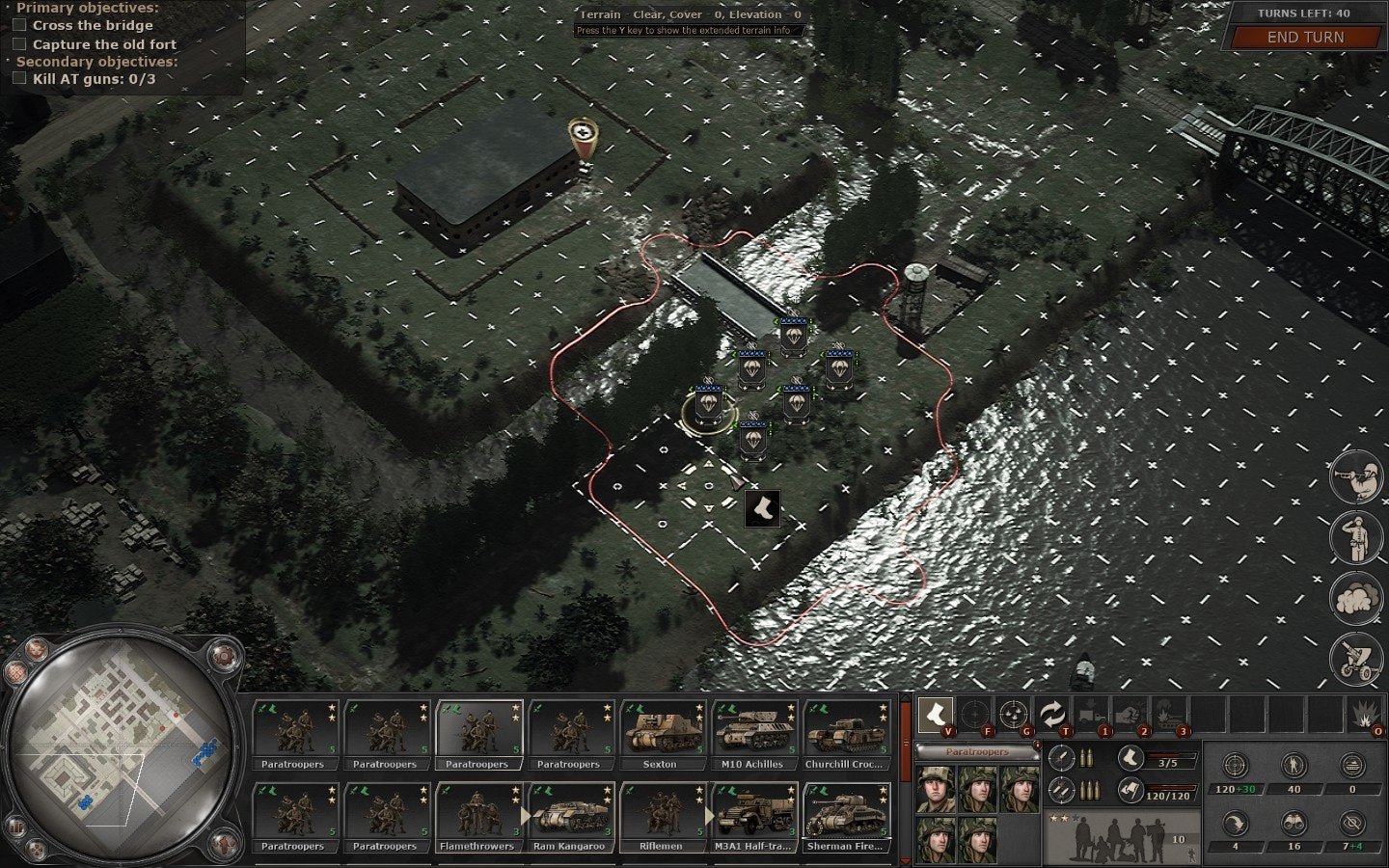Select the Flamethrowers unit card
This screenshot has height=868, width=1389.
(x=476, y=817)
